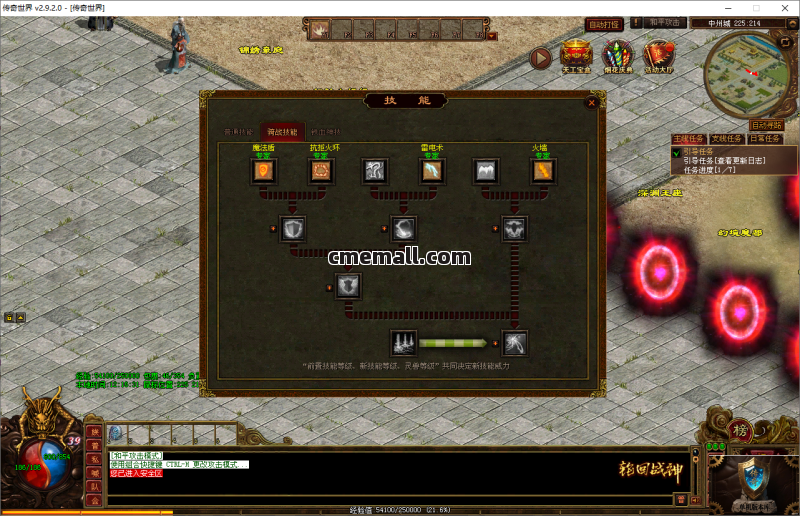Switch to the 支线任务 side quest tab
The height and width of the screenshot is (516, 800).
coord(727,139)
